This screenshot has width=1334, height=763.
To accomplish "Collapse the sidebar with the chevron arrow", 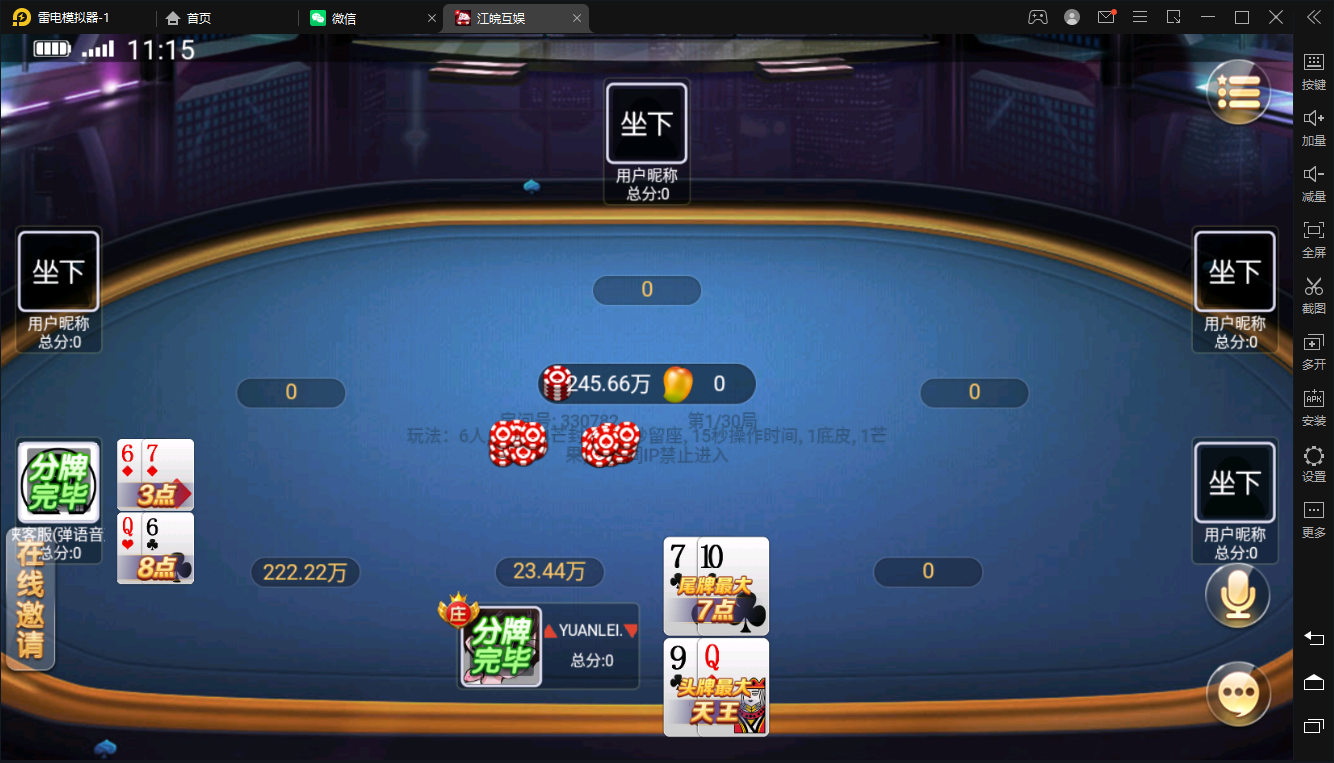I will coord(1315,17).
